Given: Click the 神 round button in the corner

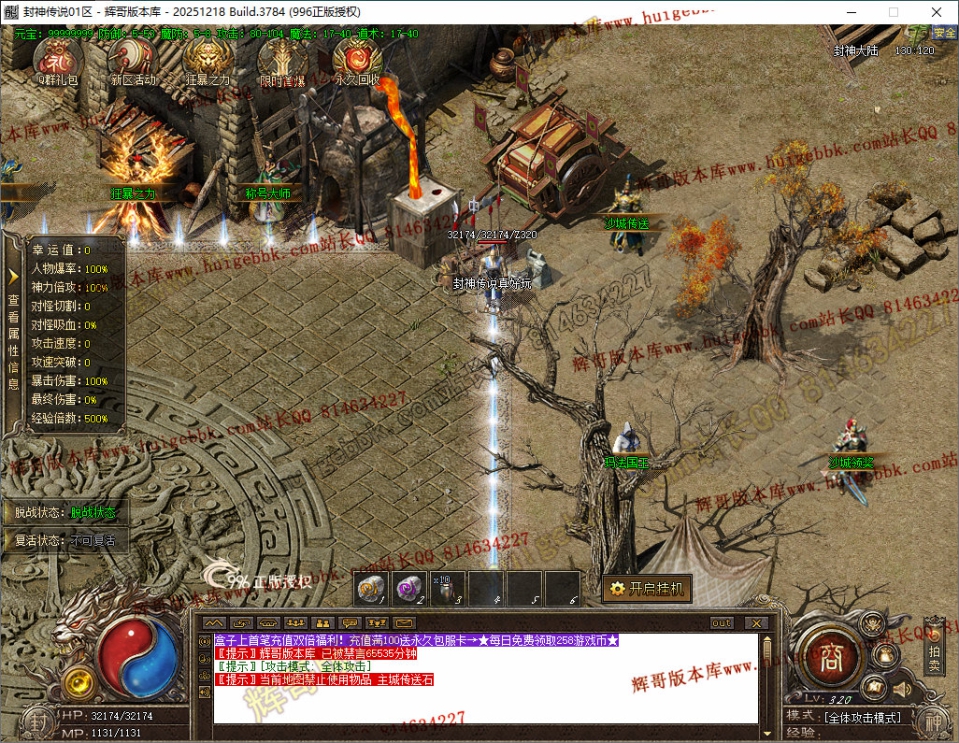Looking at the screenshot, I should (x=932, y=722).
